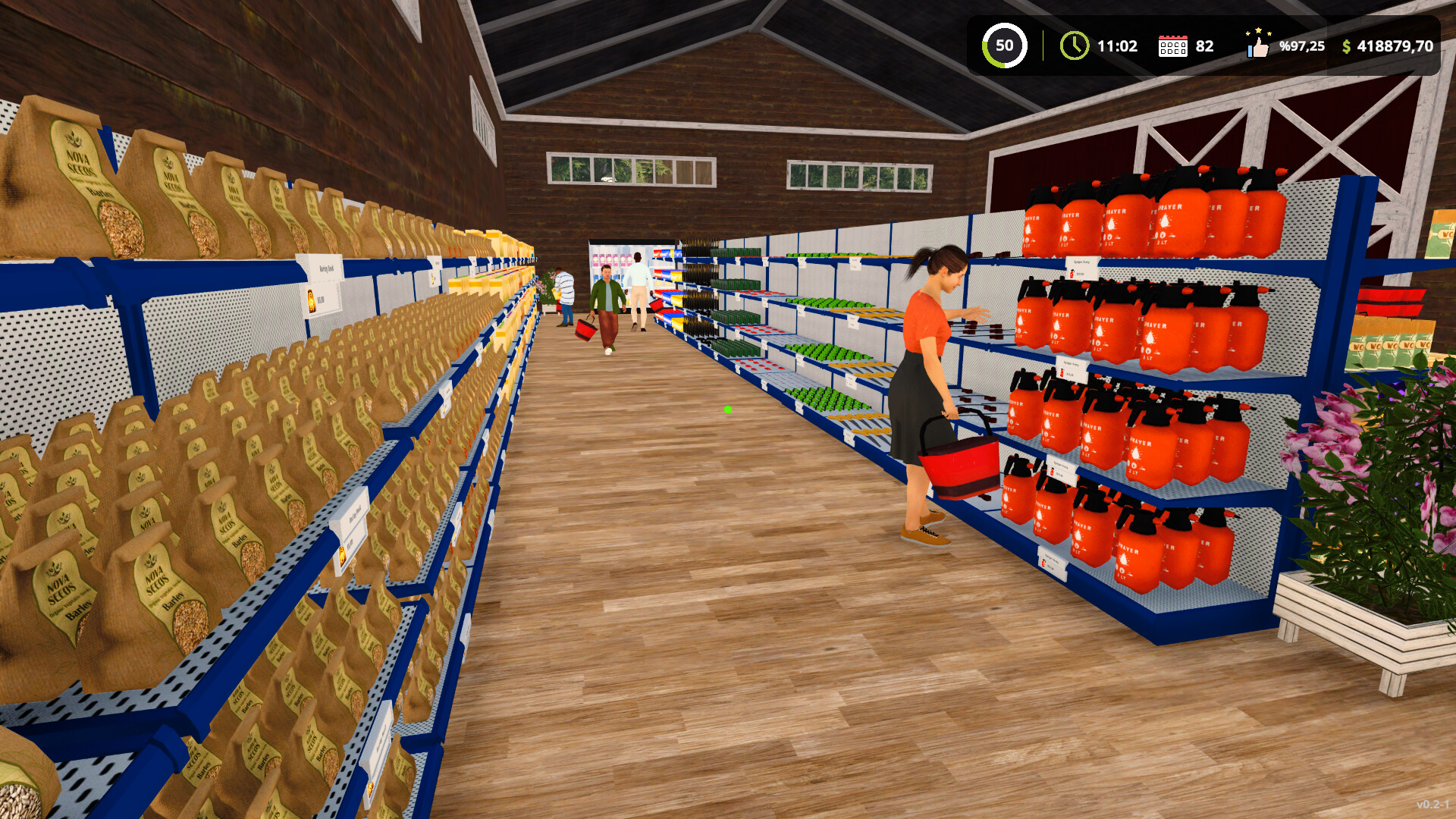
Task: Click the calendar icon showing day 82
Action: click(1175, 45)
